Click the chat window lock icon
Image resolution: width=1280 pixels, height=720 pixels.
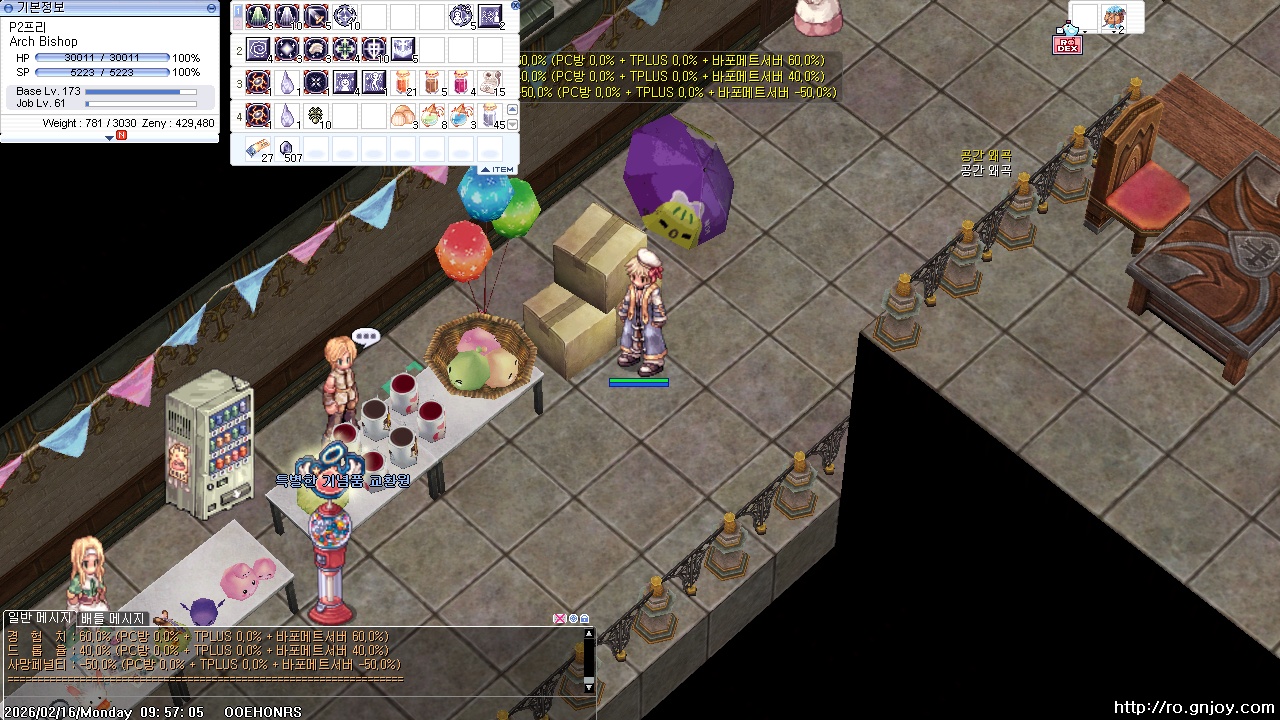coord(585,619)
